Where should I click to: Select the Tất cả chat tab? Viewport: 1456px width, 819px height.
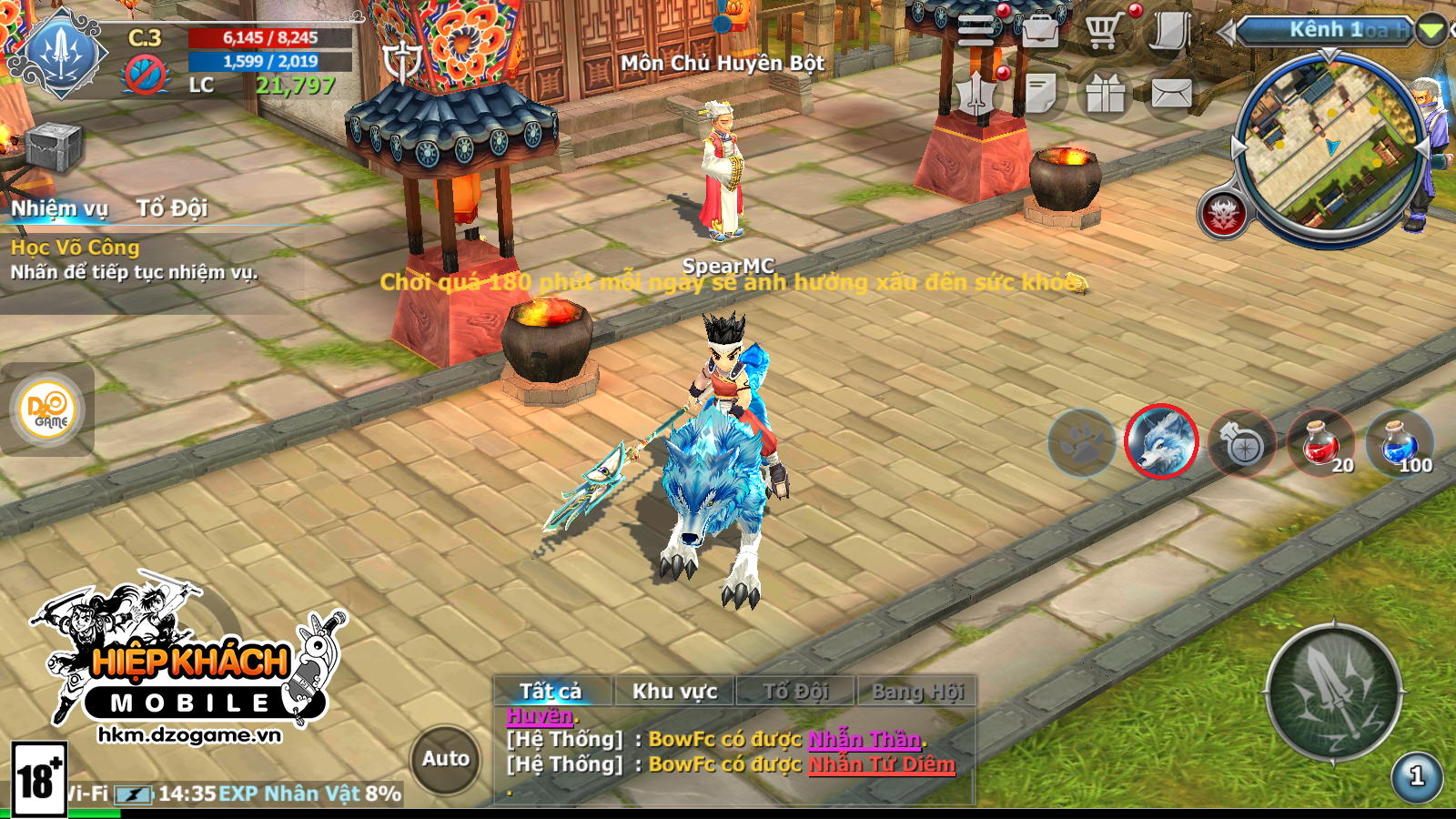click(551, 692)
